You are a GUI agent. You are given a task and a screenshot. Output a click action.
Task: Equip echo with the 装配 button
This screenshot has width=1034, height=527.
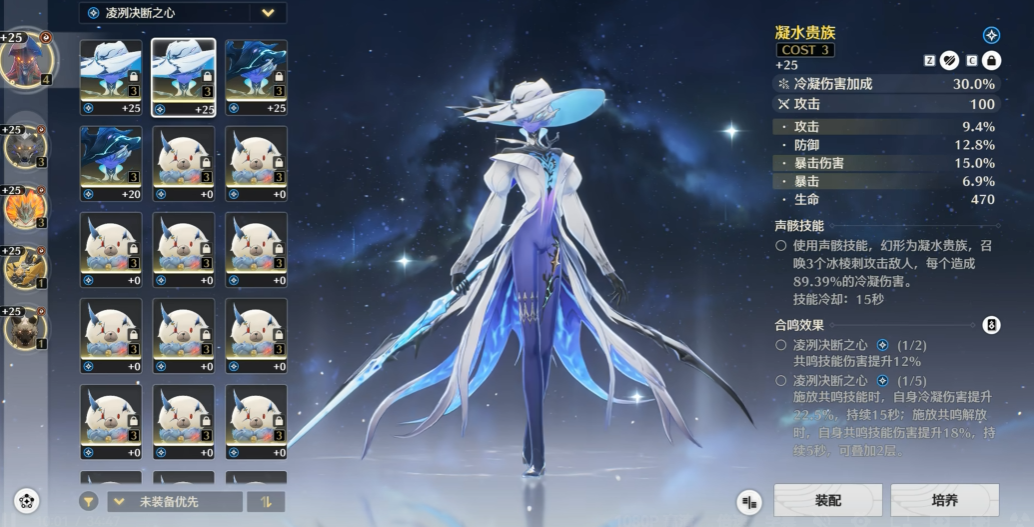tap(827, 500)
